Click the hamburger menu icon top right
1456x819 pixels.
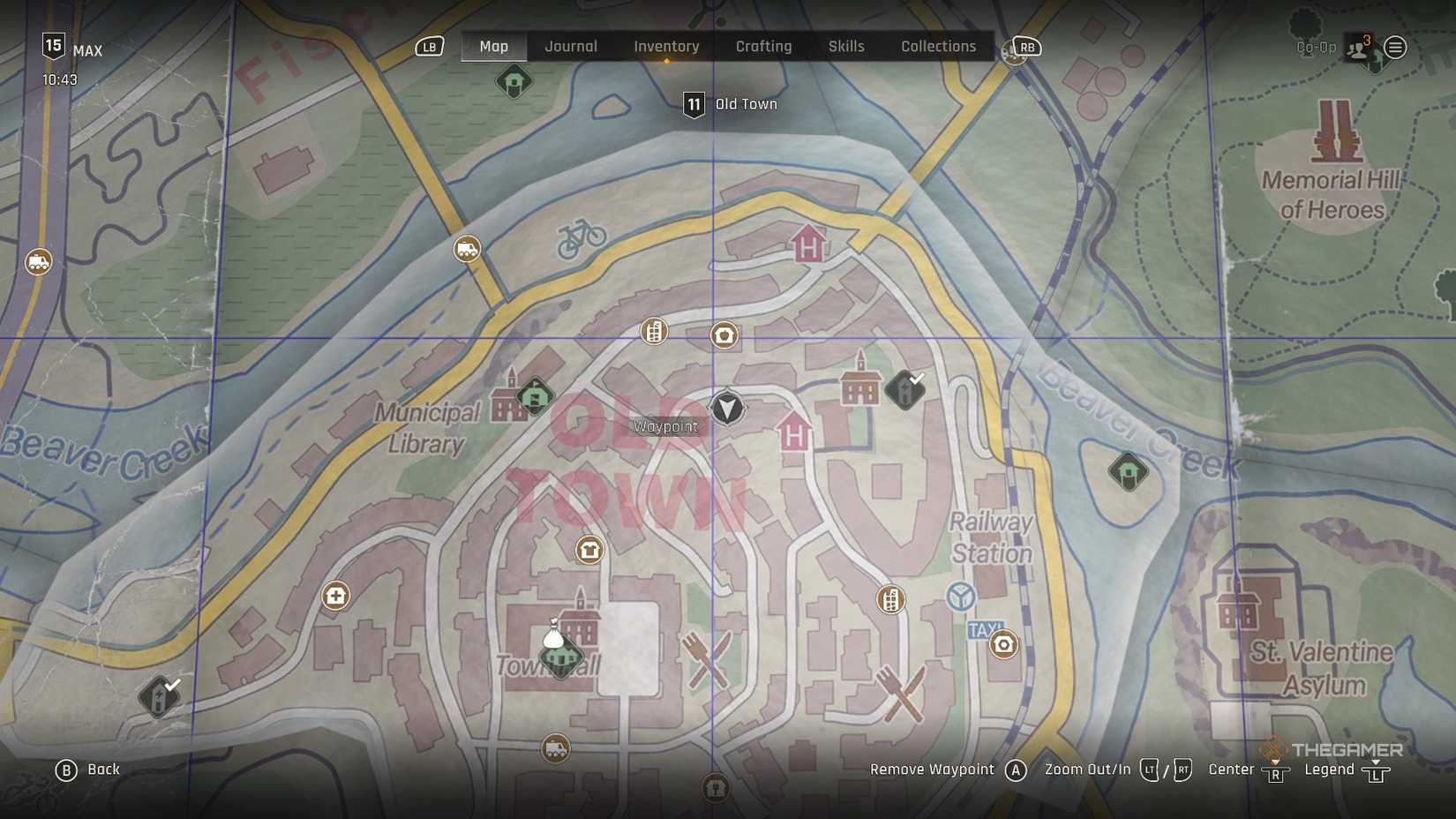click(x=1395, y=48)
